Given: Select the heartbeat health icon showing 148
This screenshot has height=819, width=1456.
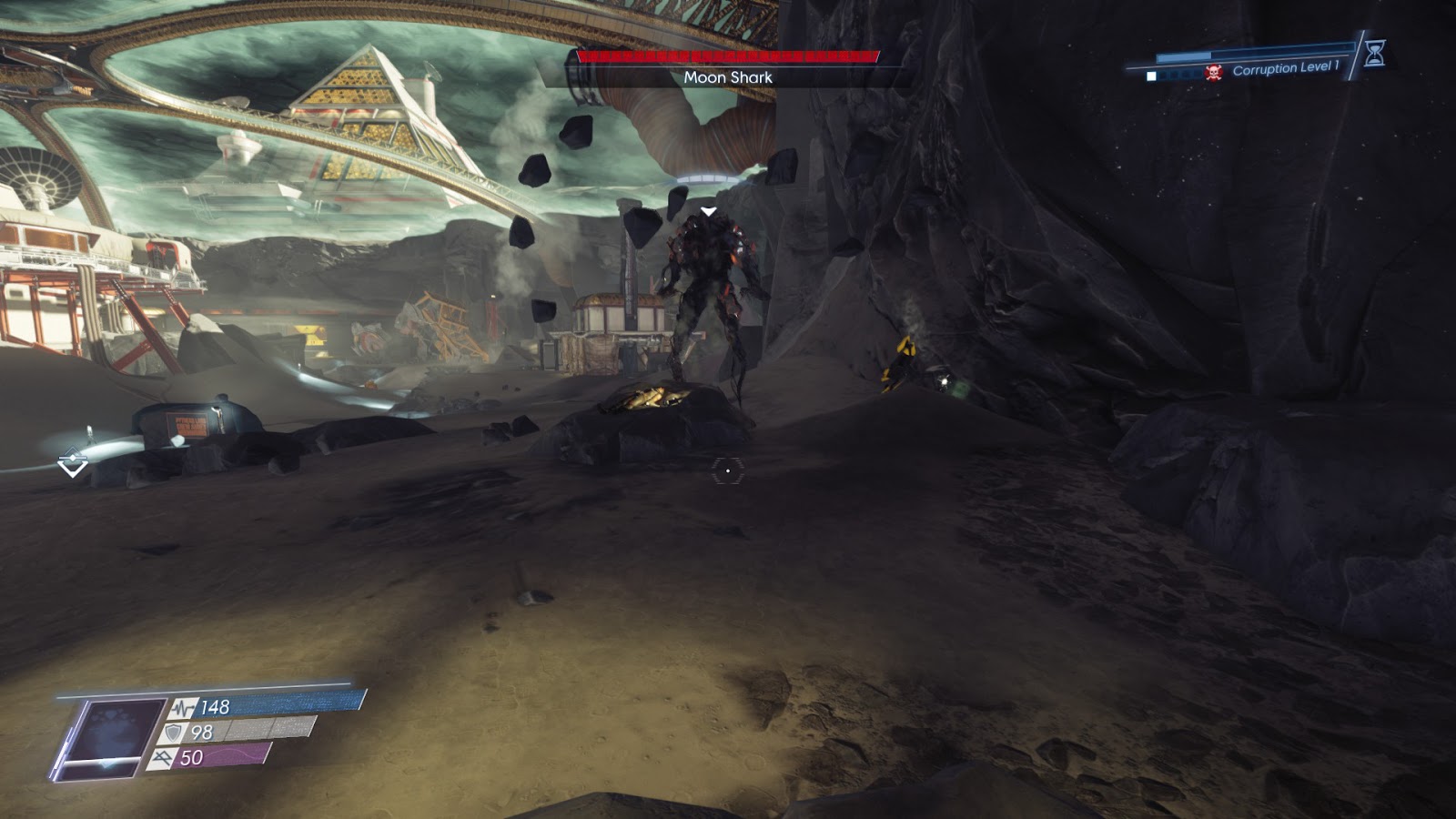Looking at the screenshot, I should point(182,709).
